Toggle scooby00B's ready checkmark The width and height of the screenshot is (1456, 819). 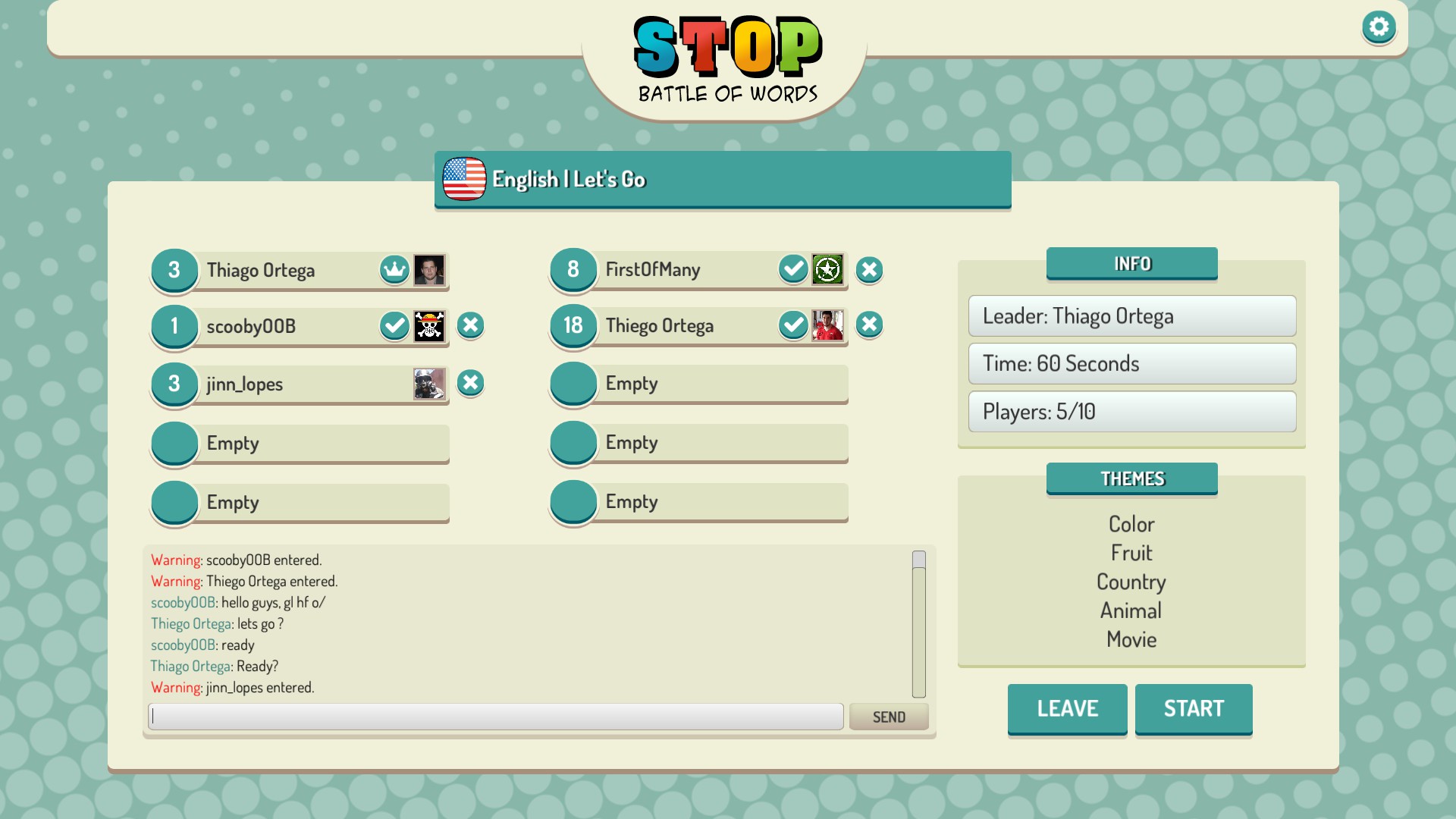click(x=394, y=325)
